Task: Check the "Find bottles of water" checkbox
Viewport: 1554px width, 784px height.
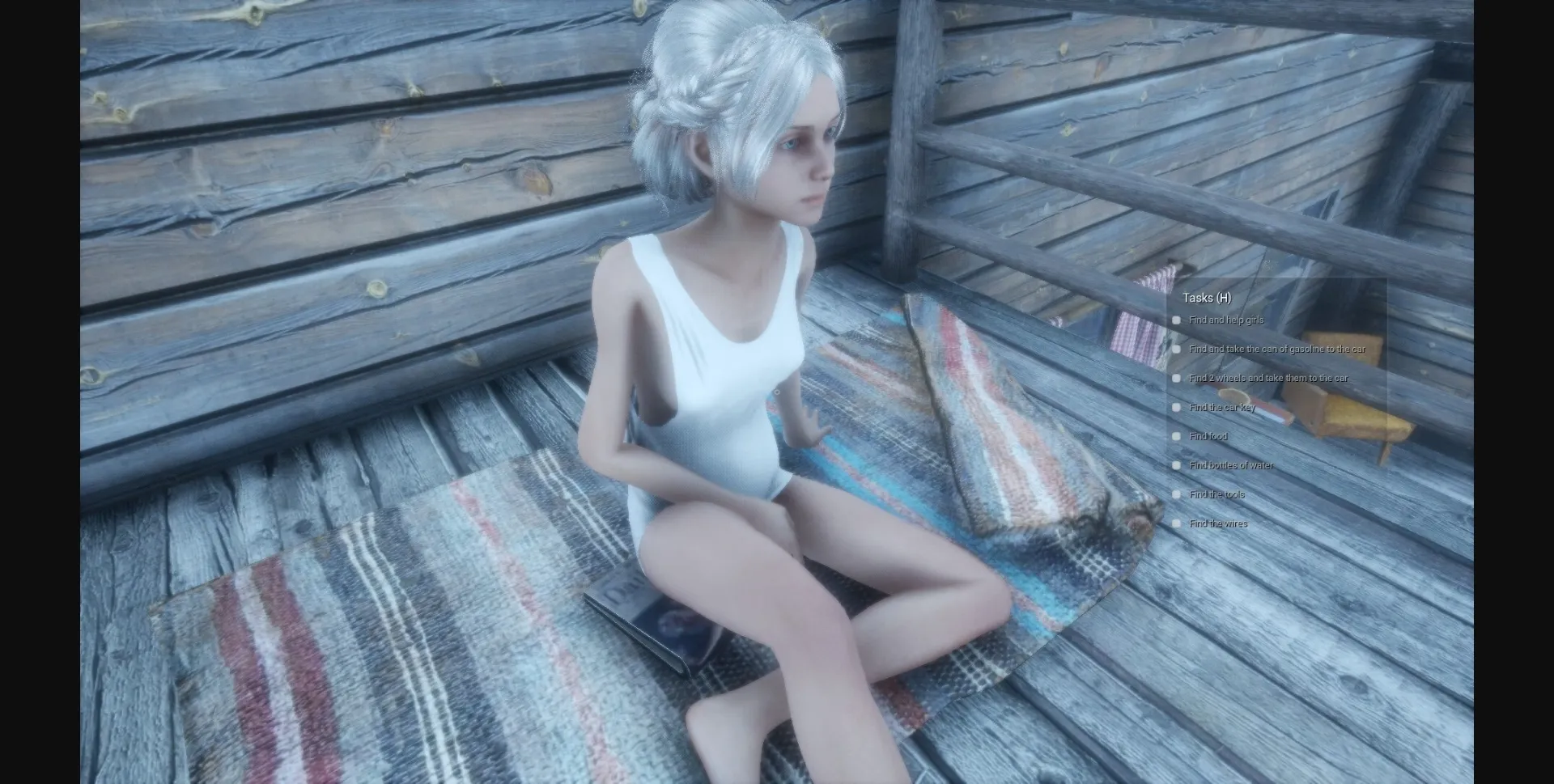Action: pyautogui.click(x=1176, y=465)
